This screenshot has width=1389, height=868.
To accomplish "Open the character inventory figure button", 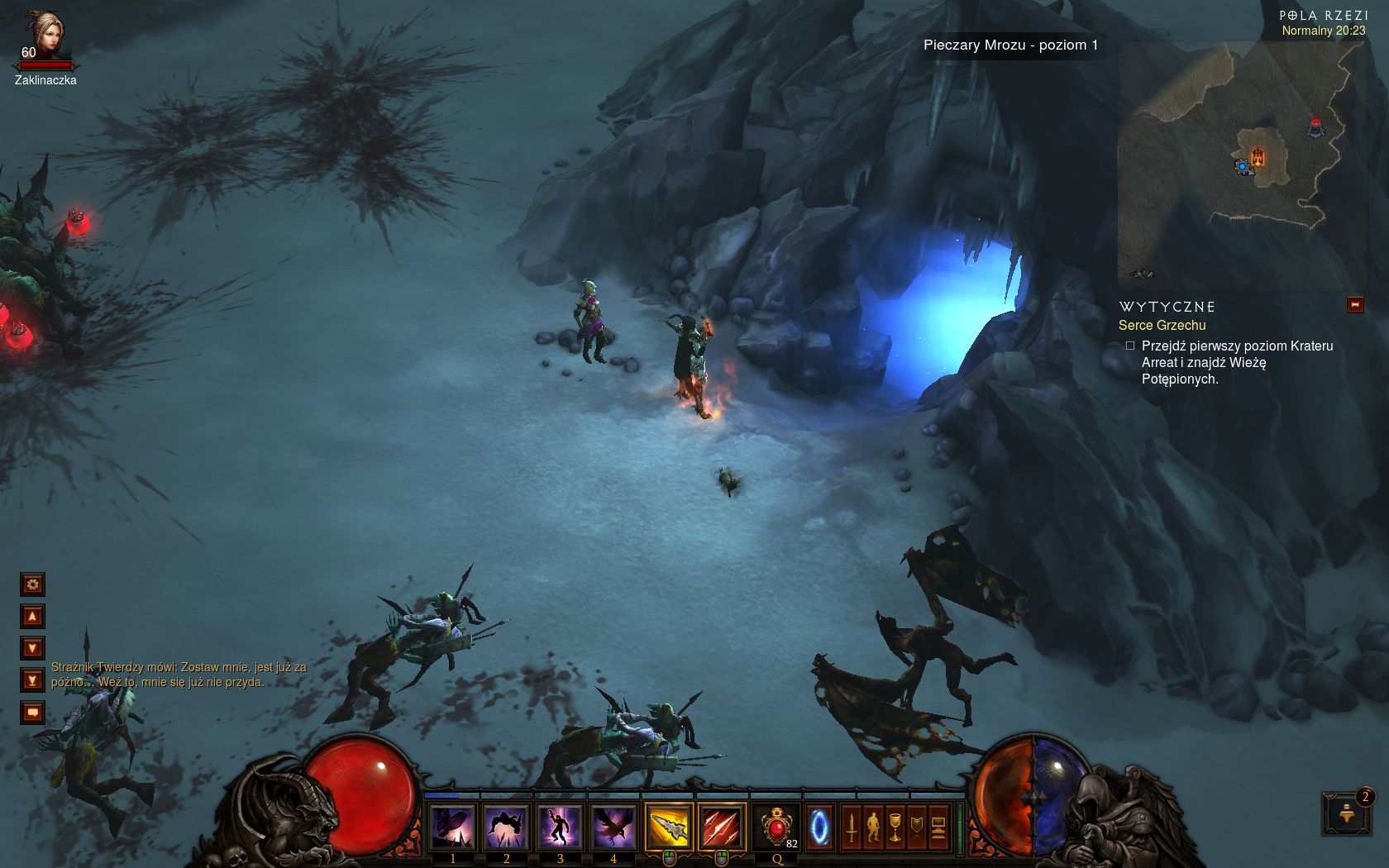I will click(873, 827).
